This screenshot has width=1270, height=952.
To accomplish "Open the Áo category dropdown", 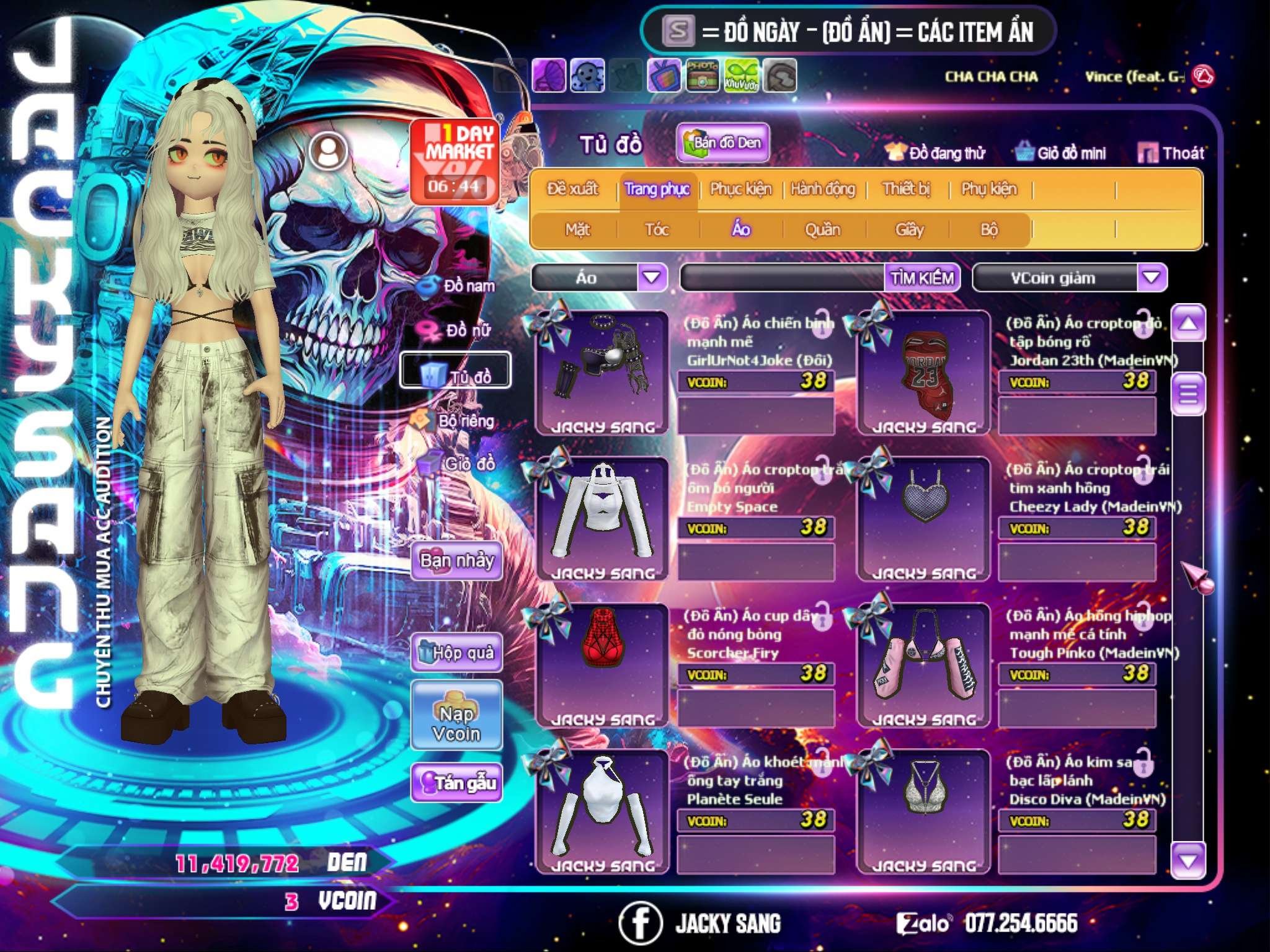I will click(x=652, y=277).
